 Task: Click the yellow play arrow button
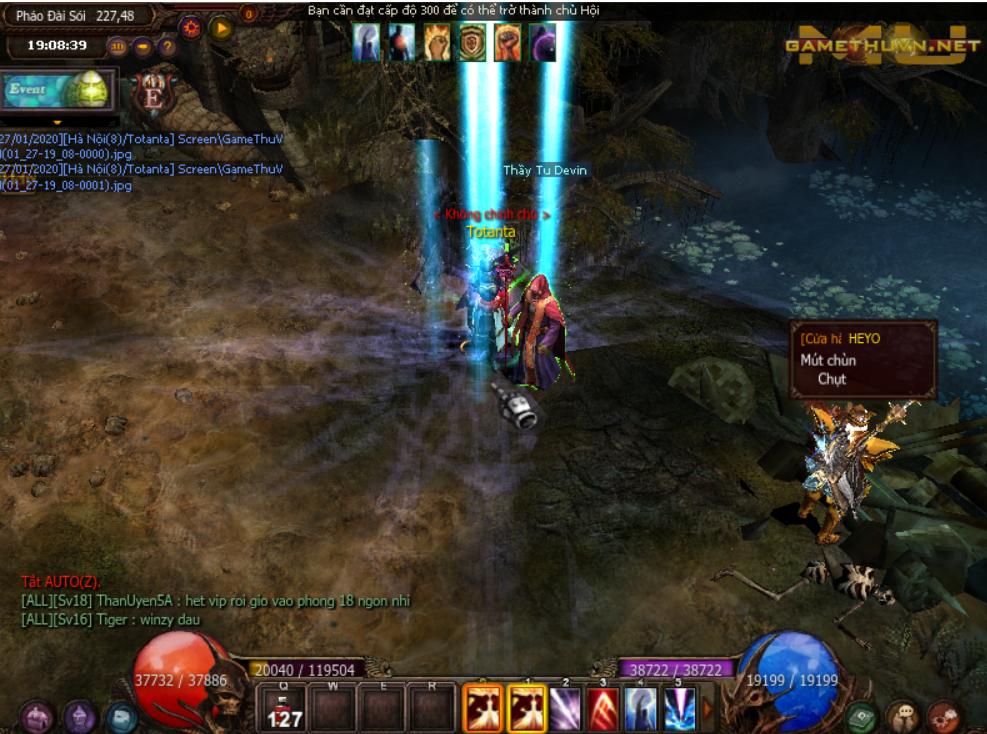[x=222, y=28]
